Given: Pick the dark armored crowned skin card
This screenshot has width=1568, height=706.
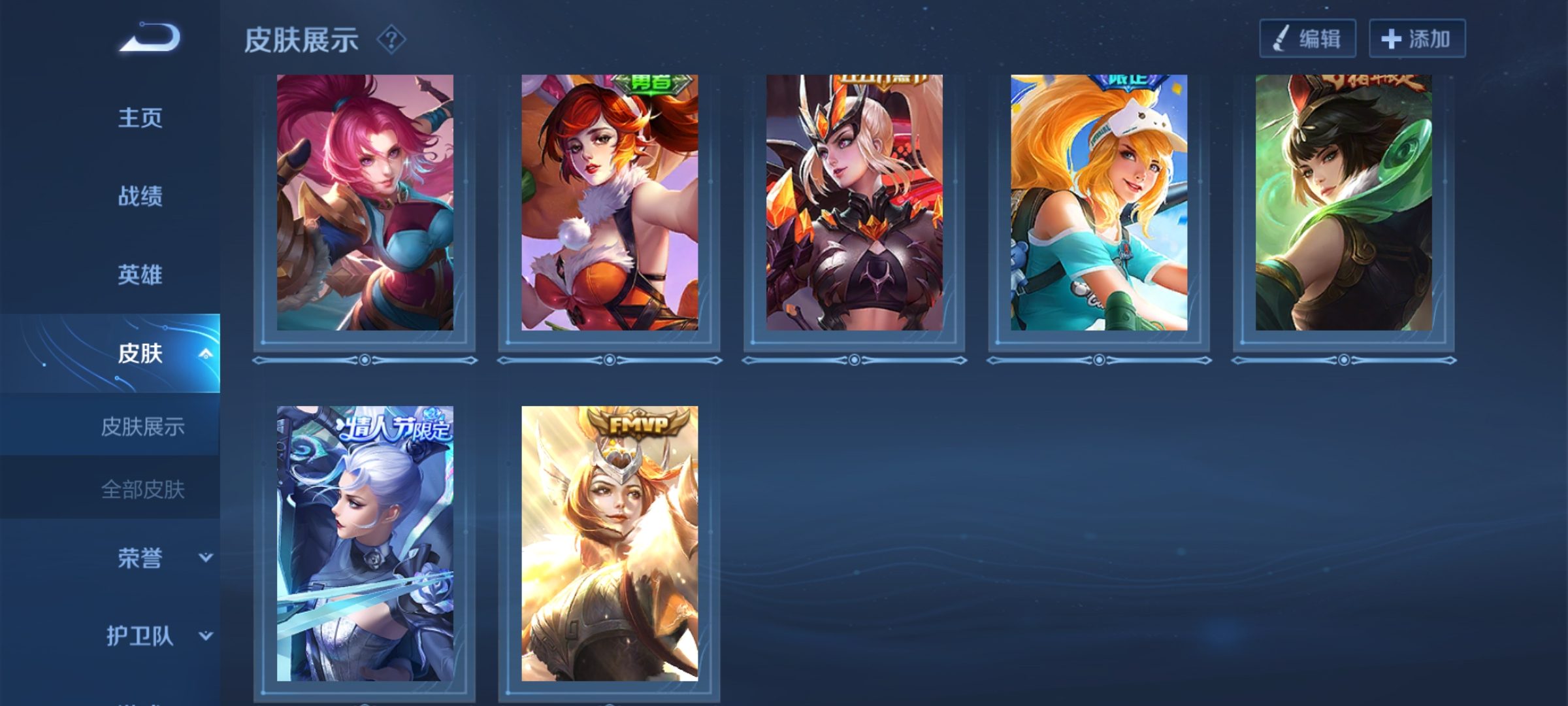Looking at the screenshot, I should (854, 203).
